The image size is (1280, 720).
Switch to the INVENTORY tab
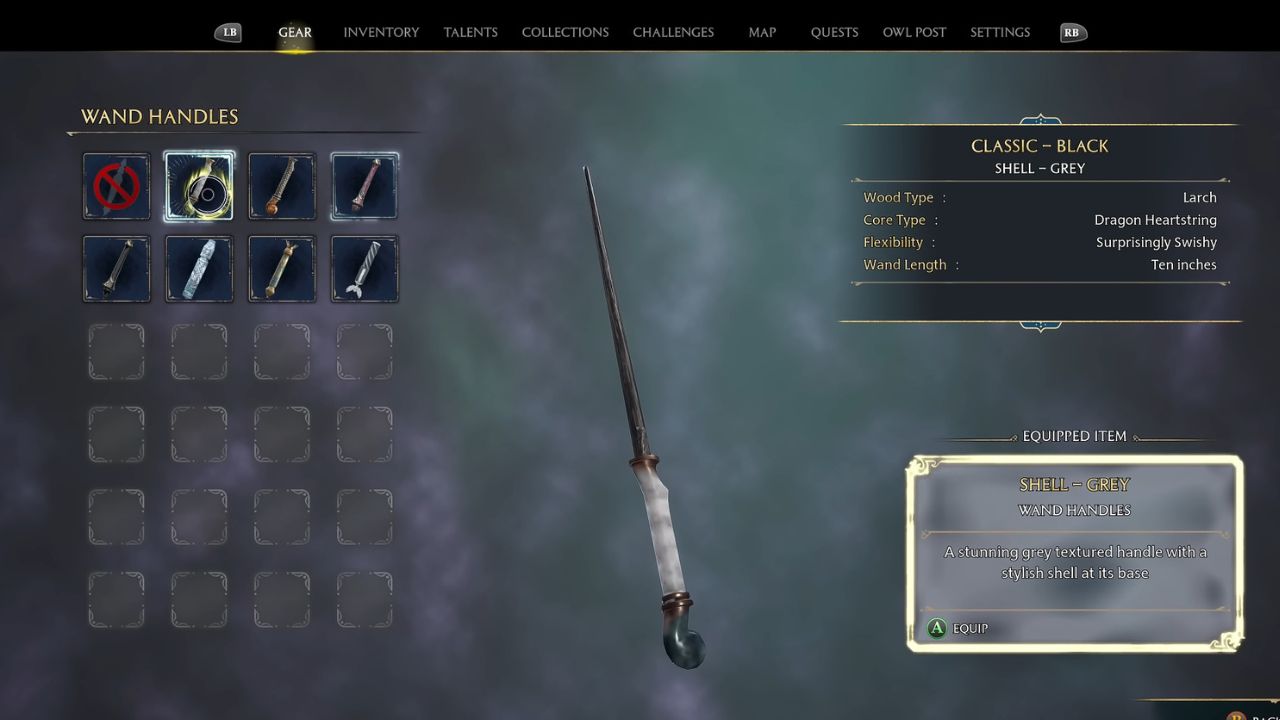coord(381,32)
